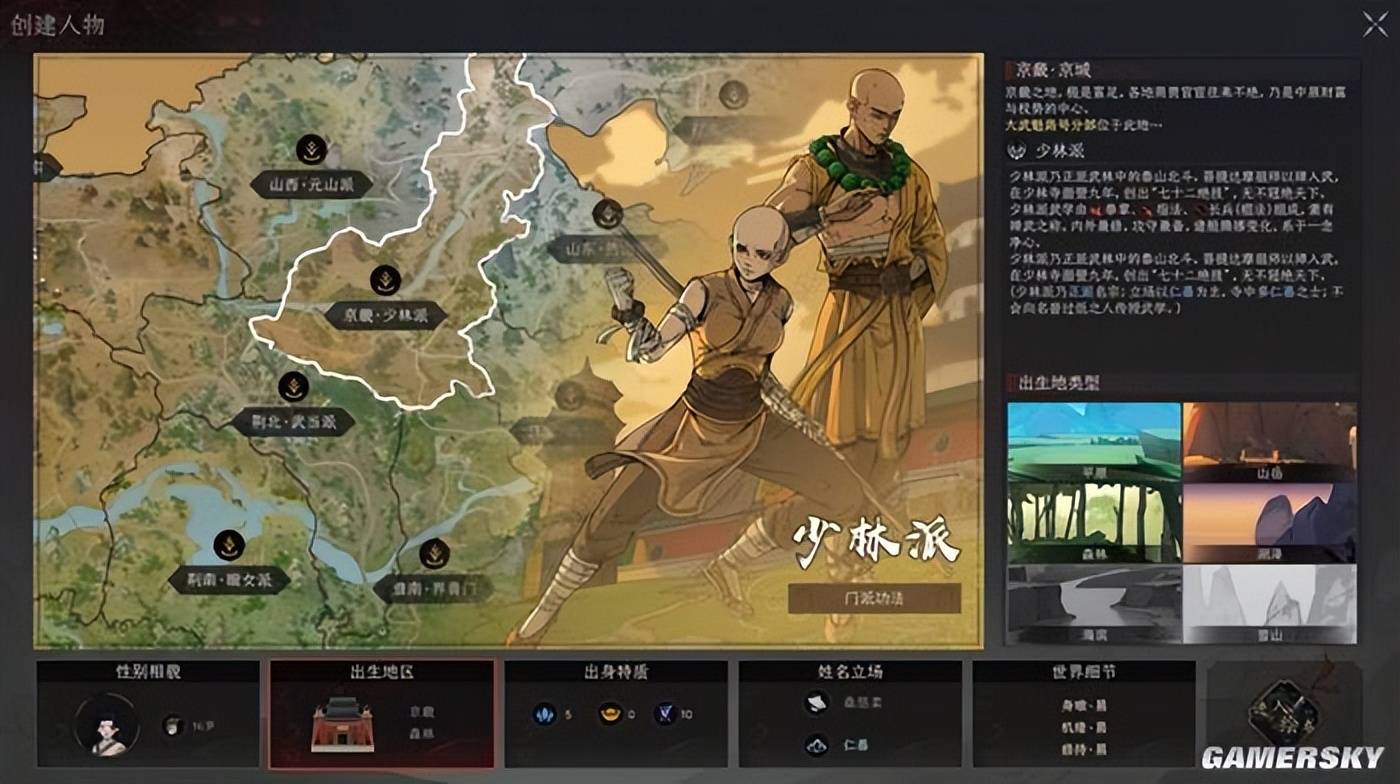Screen dimensions: 1400x784
Task: Open the 姓名立场 name and stance tab
Action: click(x=850, y=713)
